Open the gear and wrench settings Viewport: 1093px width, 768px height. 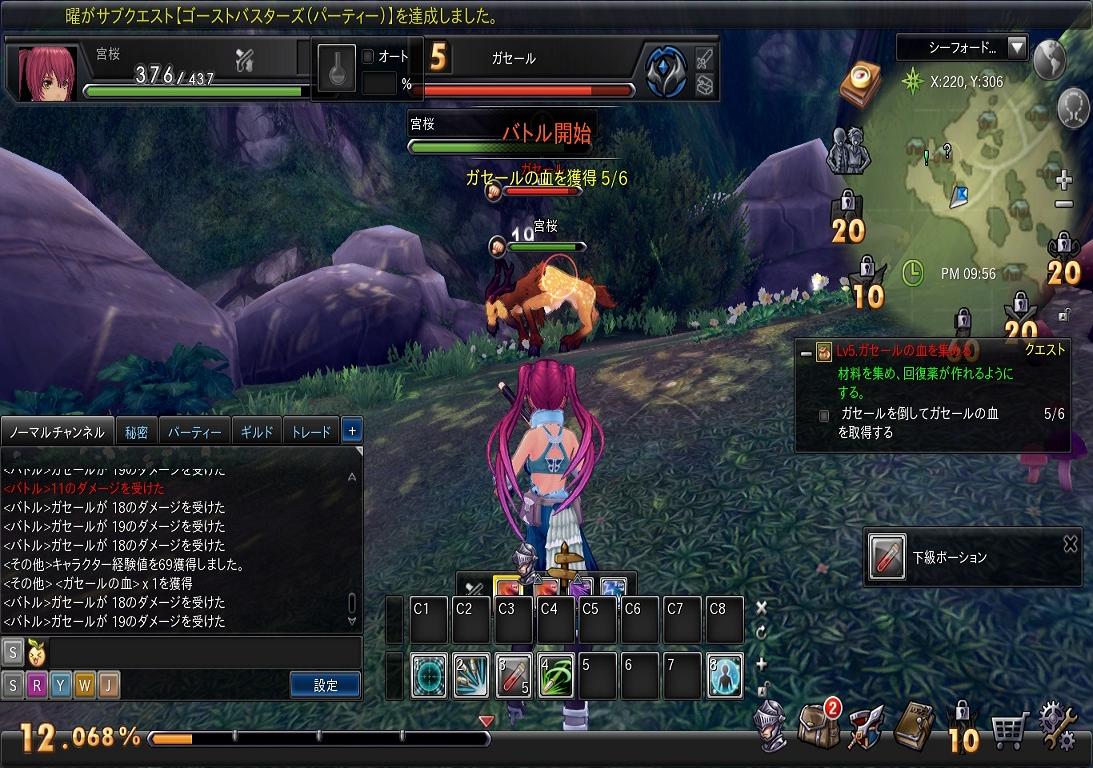coord(1060,726)
